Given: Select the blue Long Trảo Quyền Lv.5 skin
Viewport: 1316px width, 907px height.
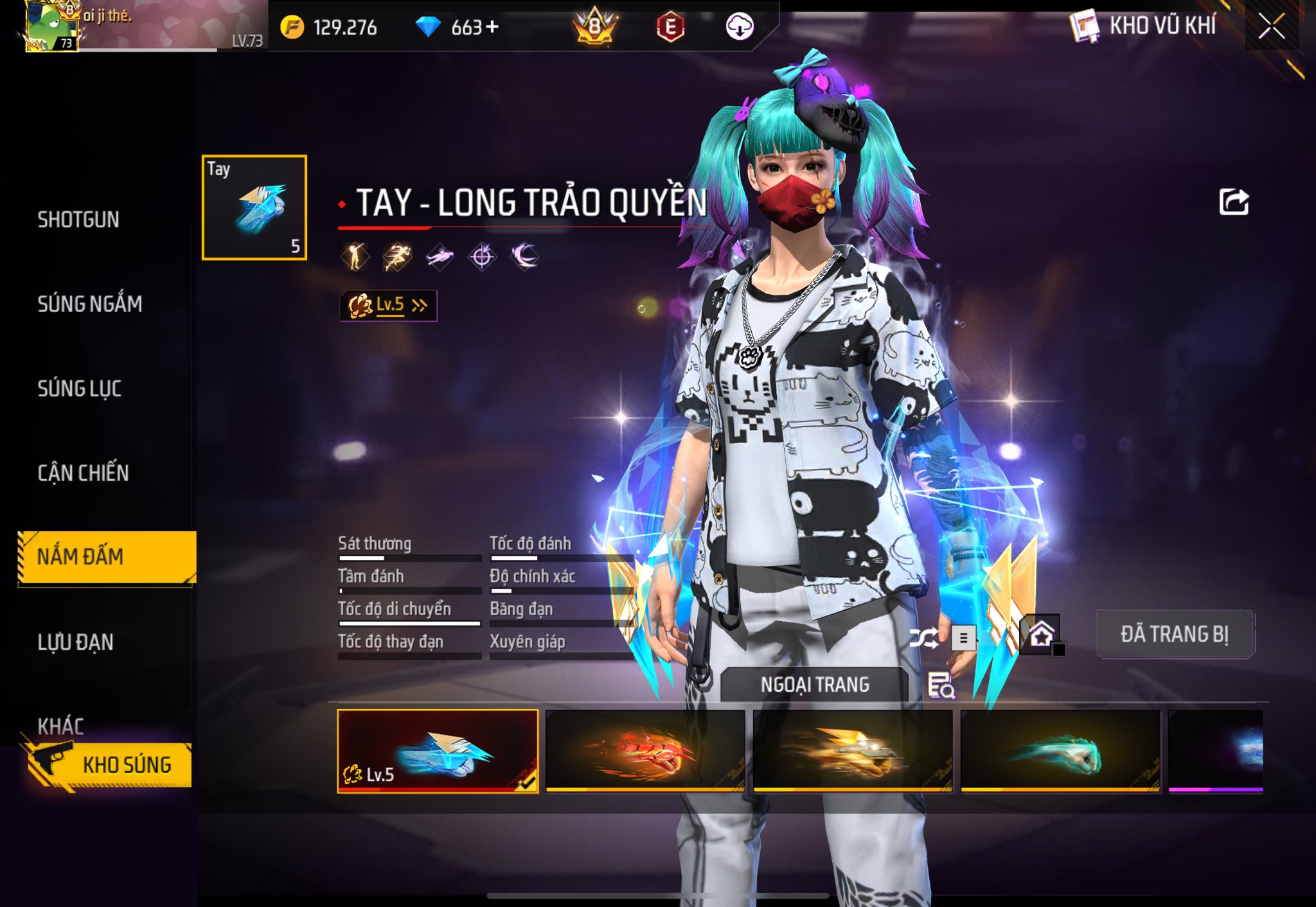Looking at the screenshot, I should point(438,751).
